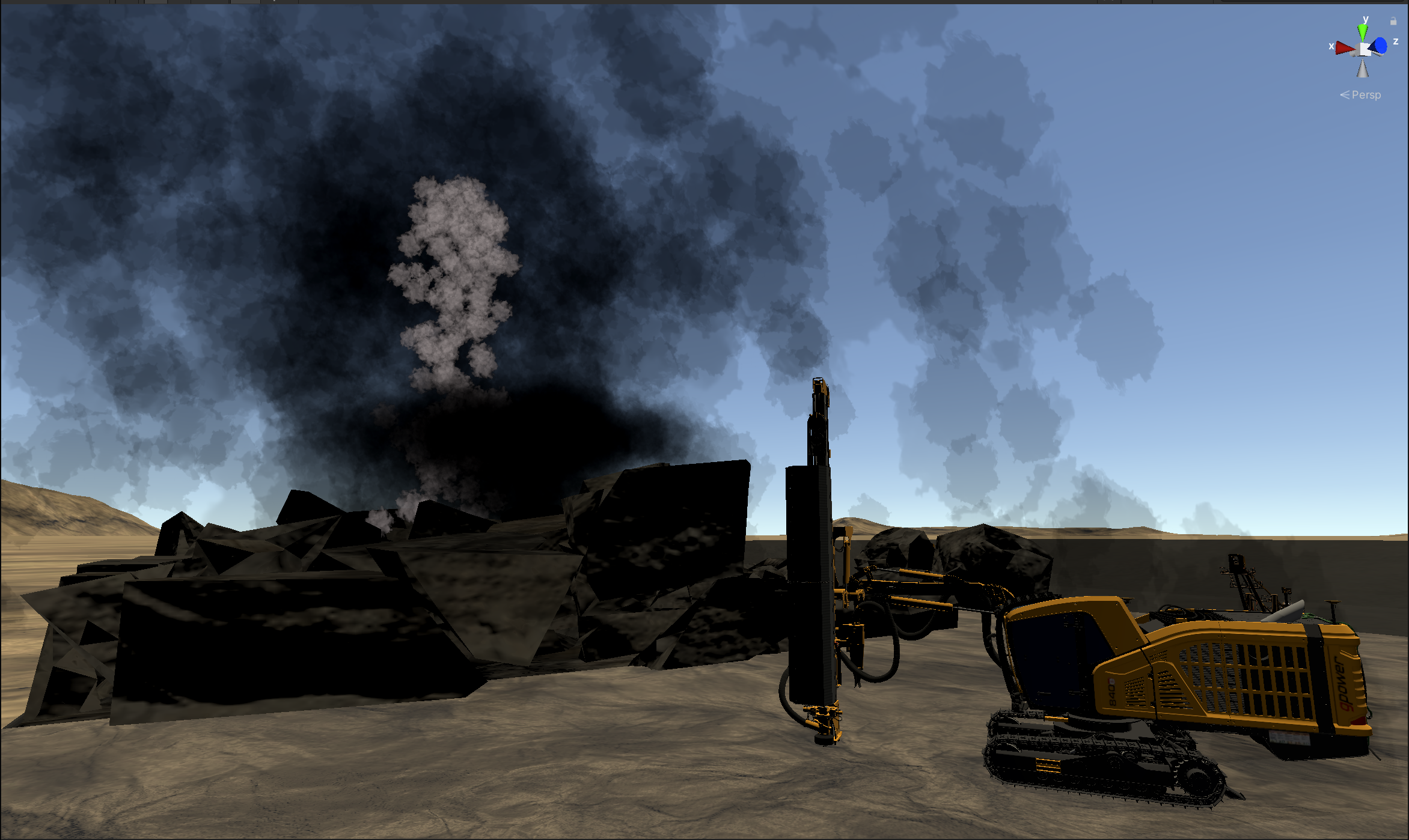Click the white center cube of the gizmo
This screenshot has width=1409, height=840.
(1364, 50)
